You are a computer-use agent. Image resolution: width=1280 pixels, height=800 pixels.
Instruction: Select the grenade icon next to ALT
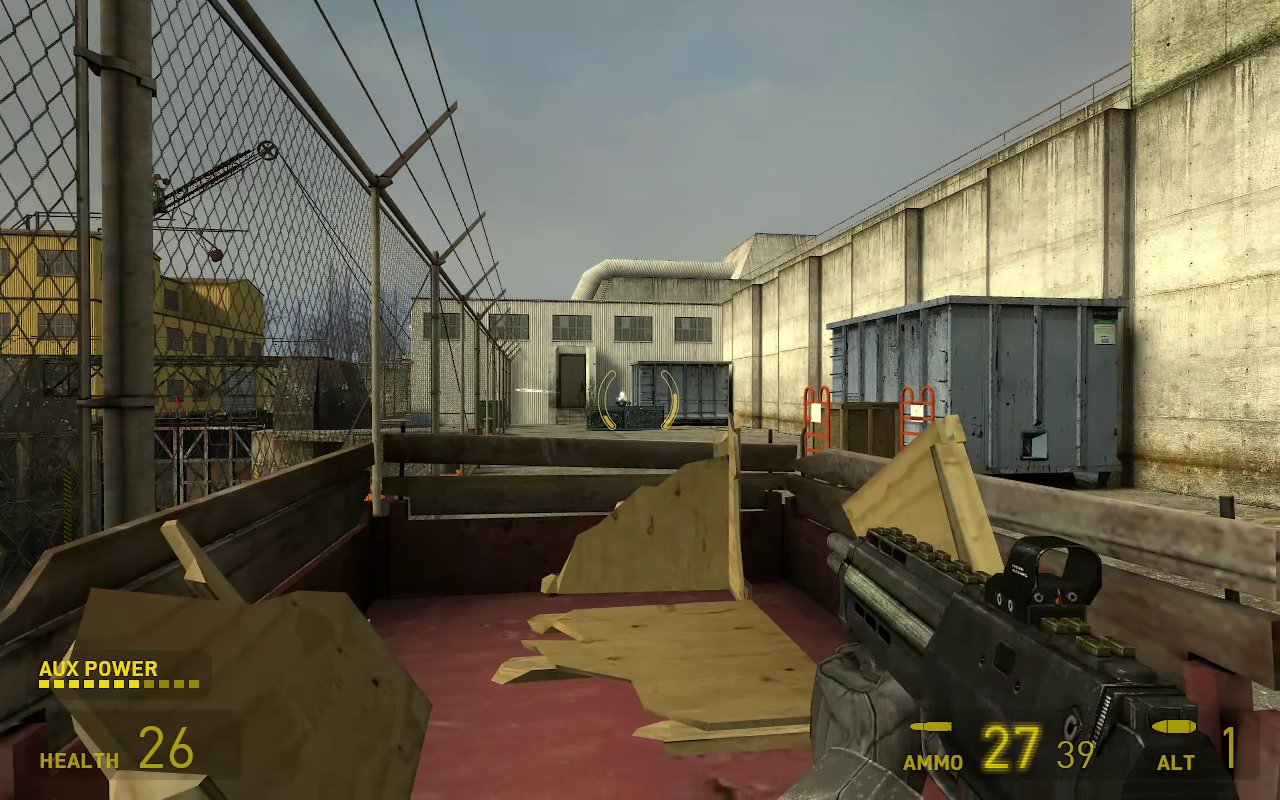[x=1175, y=728]
